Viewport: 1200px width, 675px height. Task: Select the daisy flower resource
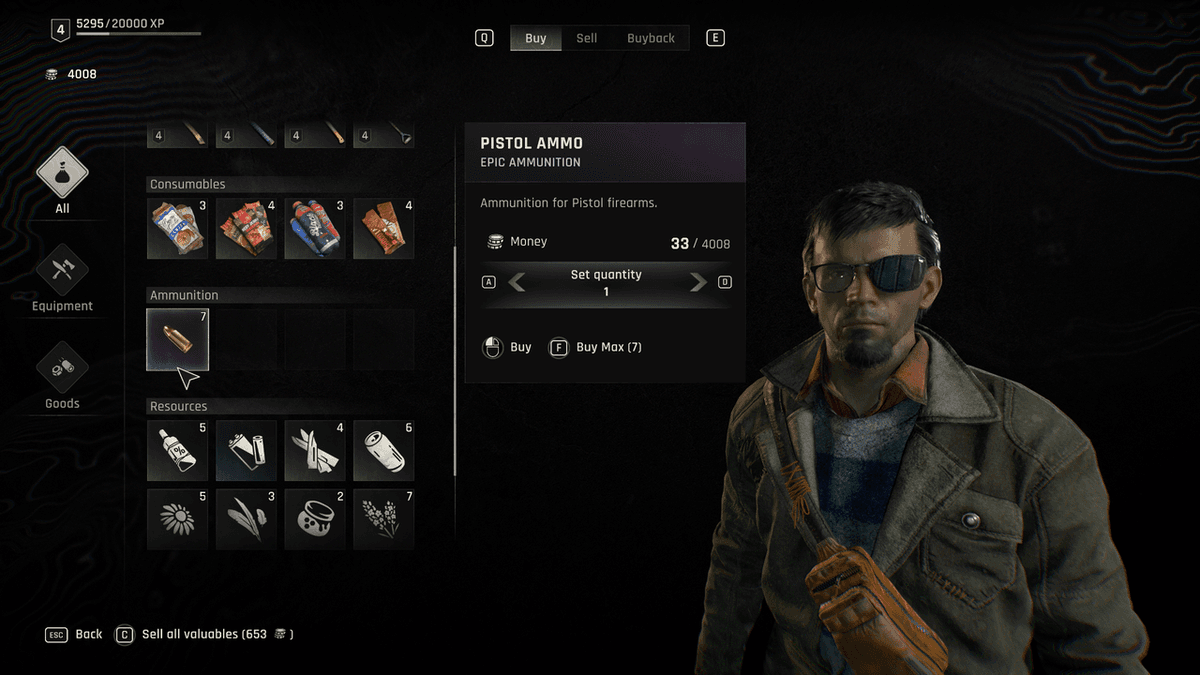pos(178,519)
